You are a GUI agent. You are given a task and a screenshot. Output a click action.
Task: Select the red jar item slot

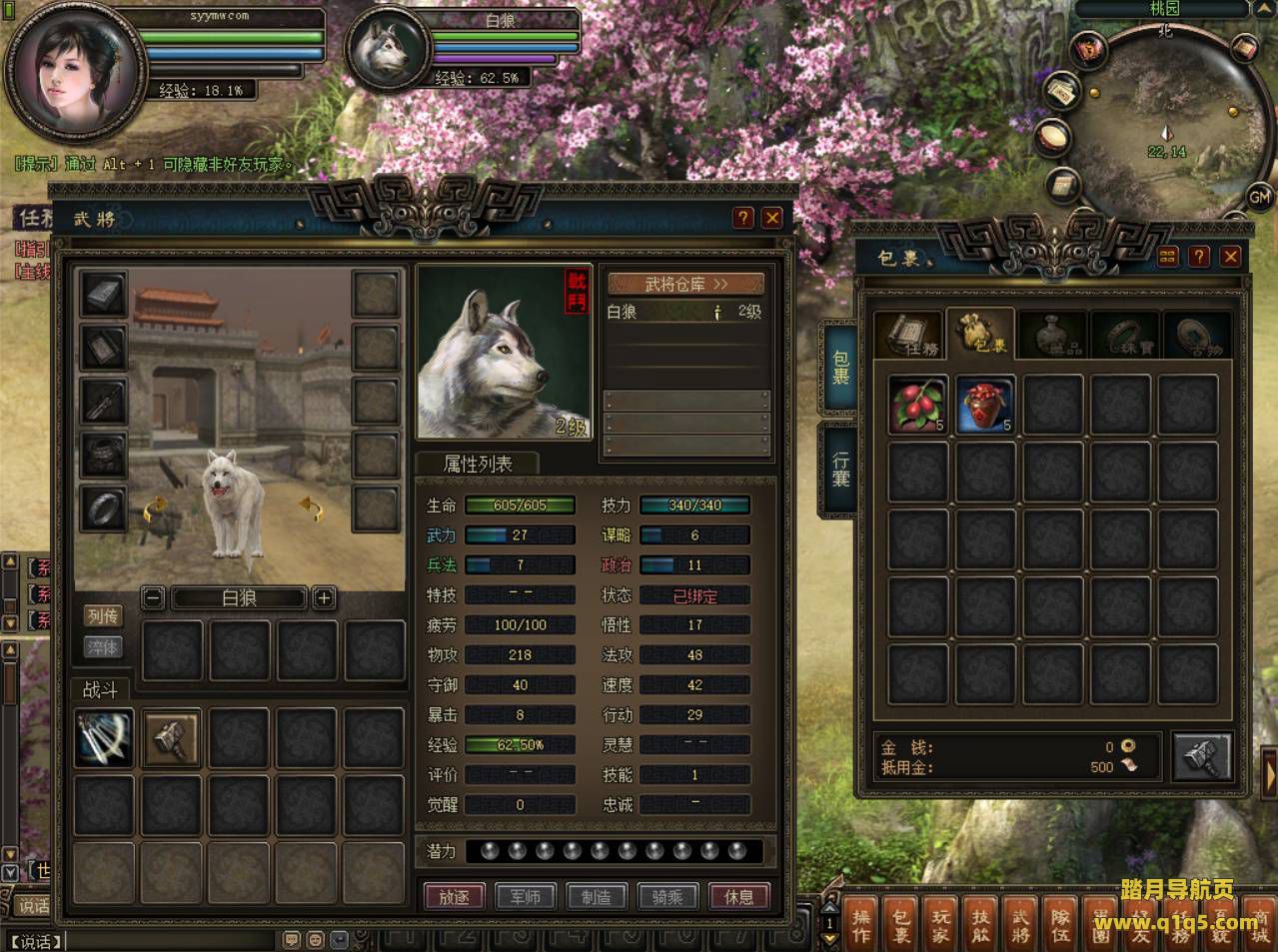[985, 405]
